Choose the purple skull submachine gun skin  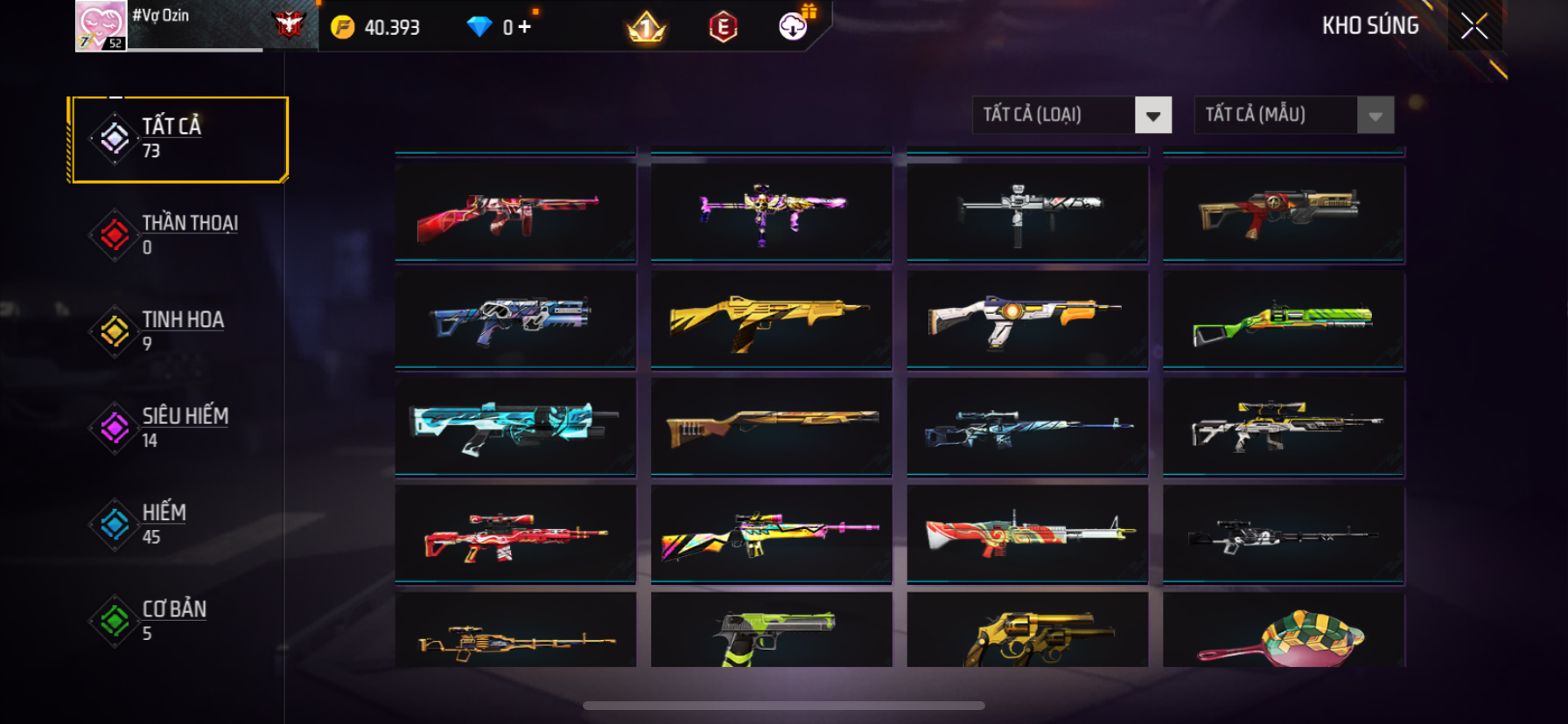771,212
